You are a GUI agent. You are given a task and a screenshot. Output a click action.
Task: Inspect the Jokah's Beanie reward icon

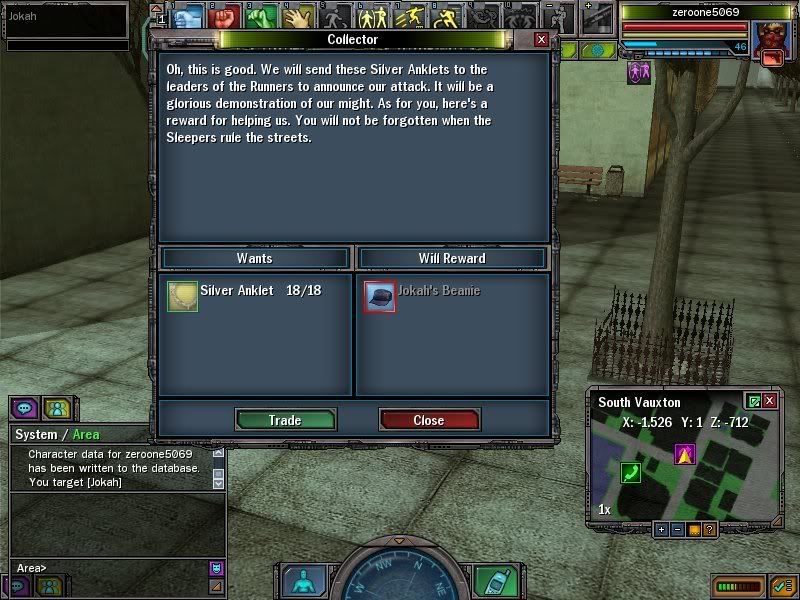point(380,296)
